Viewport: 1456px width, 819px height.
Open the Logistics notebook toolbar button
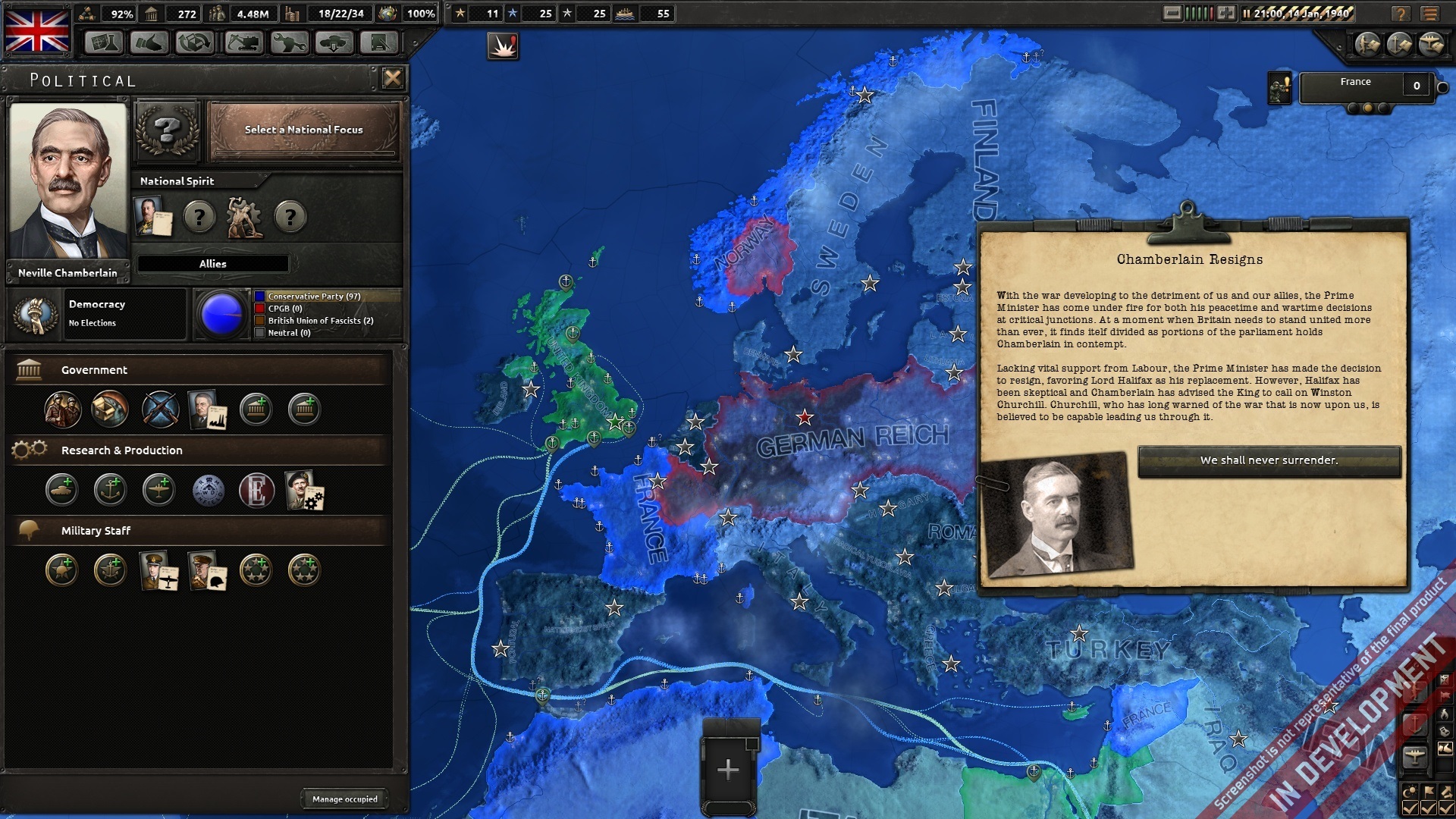tap(379, 42)
